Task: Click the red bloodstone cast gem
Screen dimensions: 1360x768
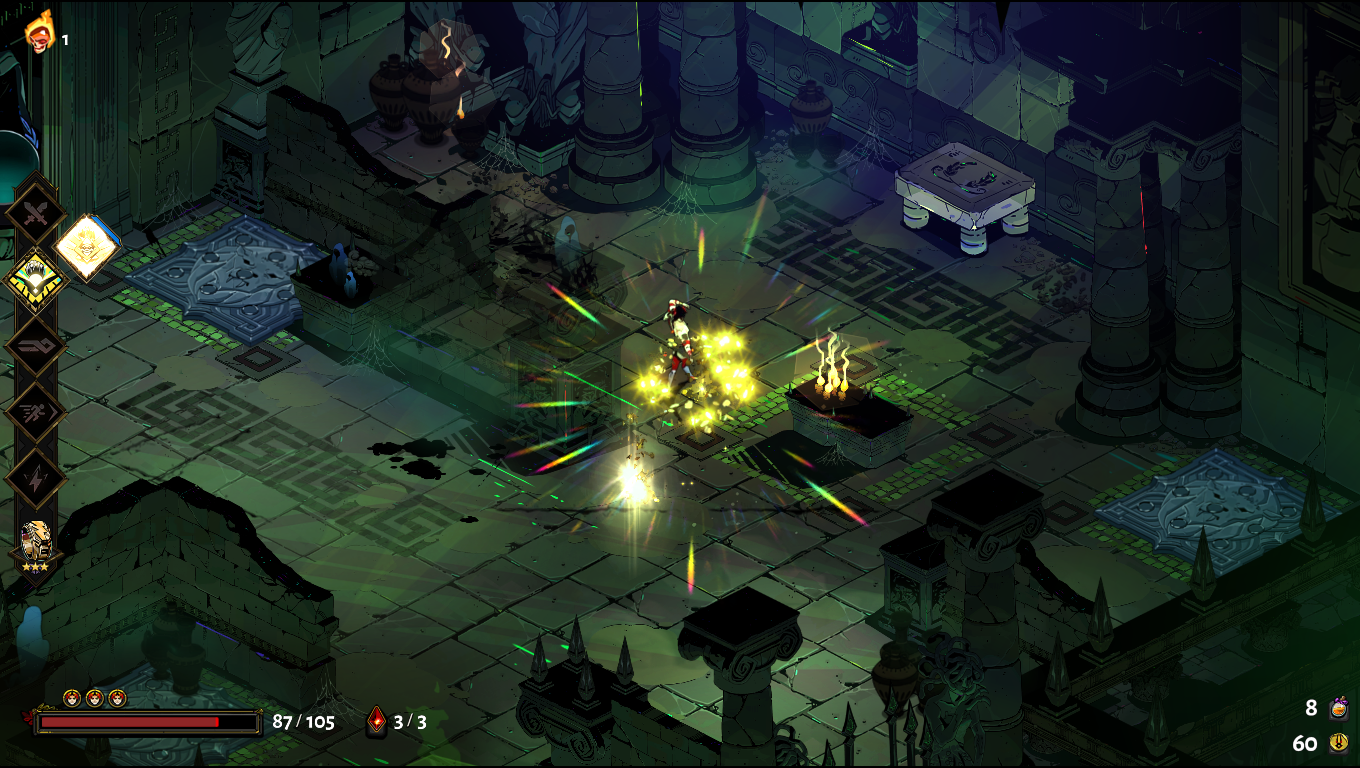Action: (377, 720)
